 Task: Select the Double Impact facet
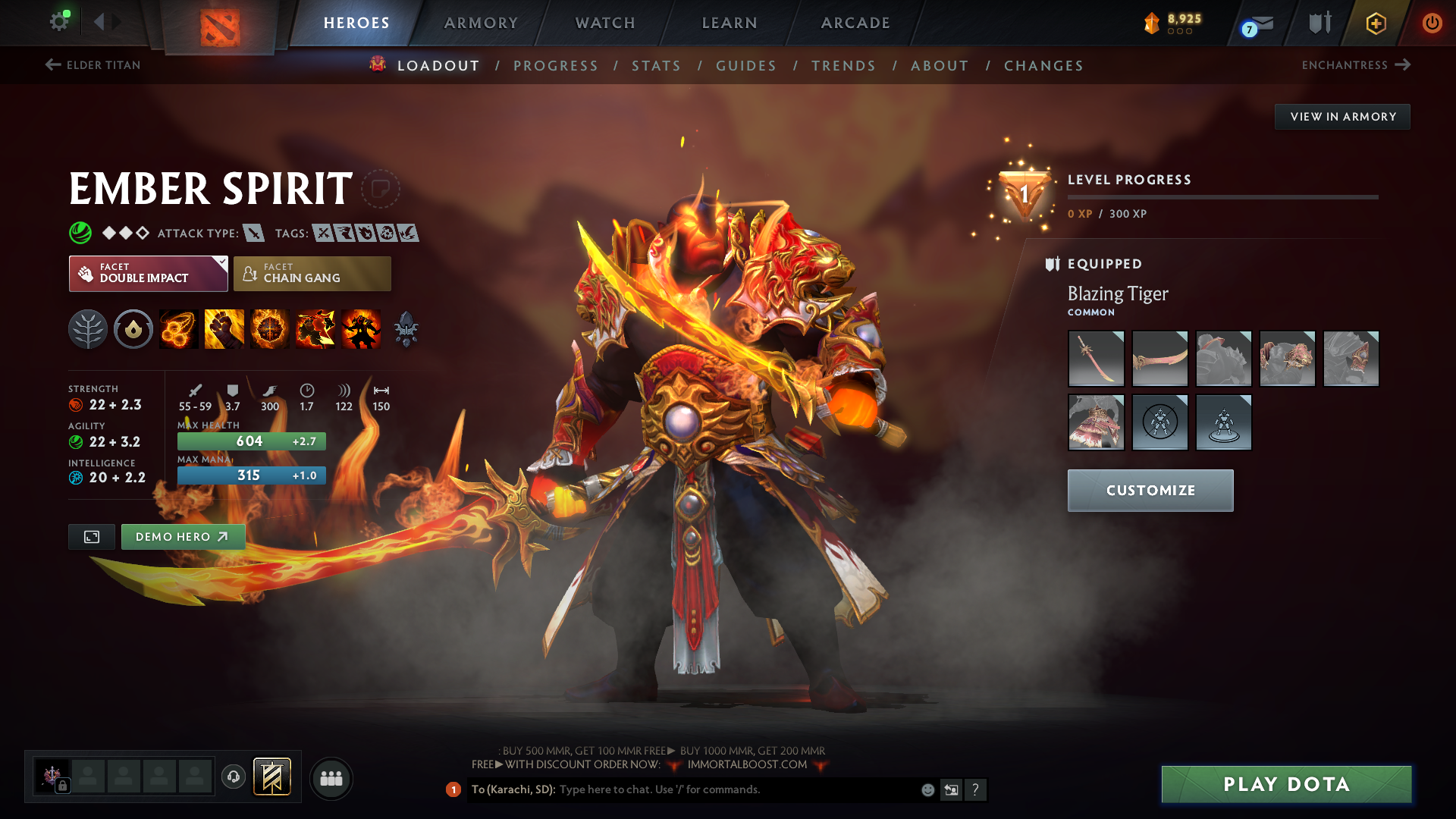click(x=148, y=274)
